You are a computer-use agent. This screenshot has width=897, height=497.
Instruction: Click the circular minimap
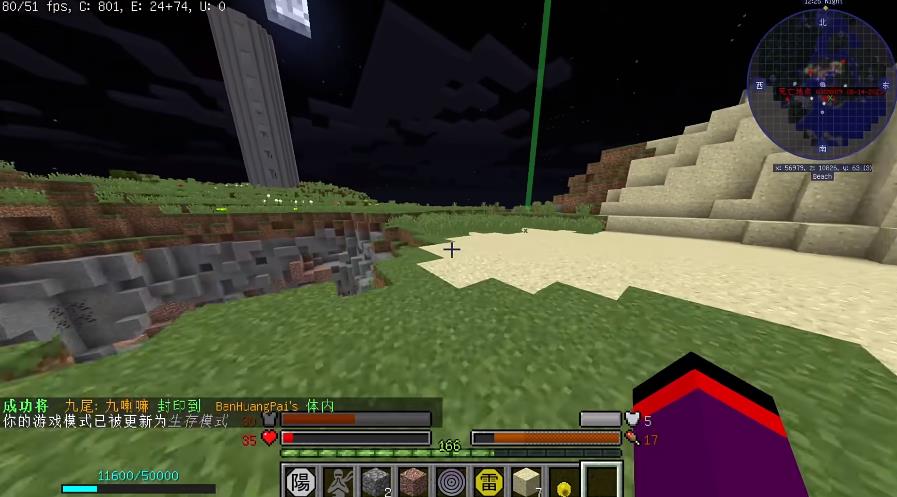pyautogui.click(x=821, y=86)
